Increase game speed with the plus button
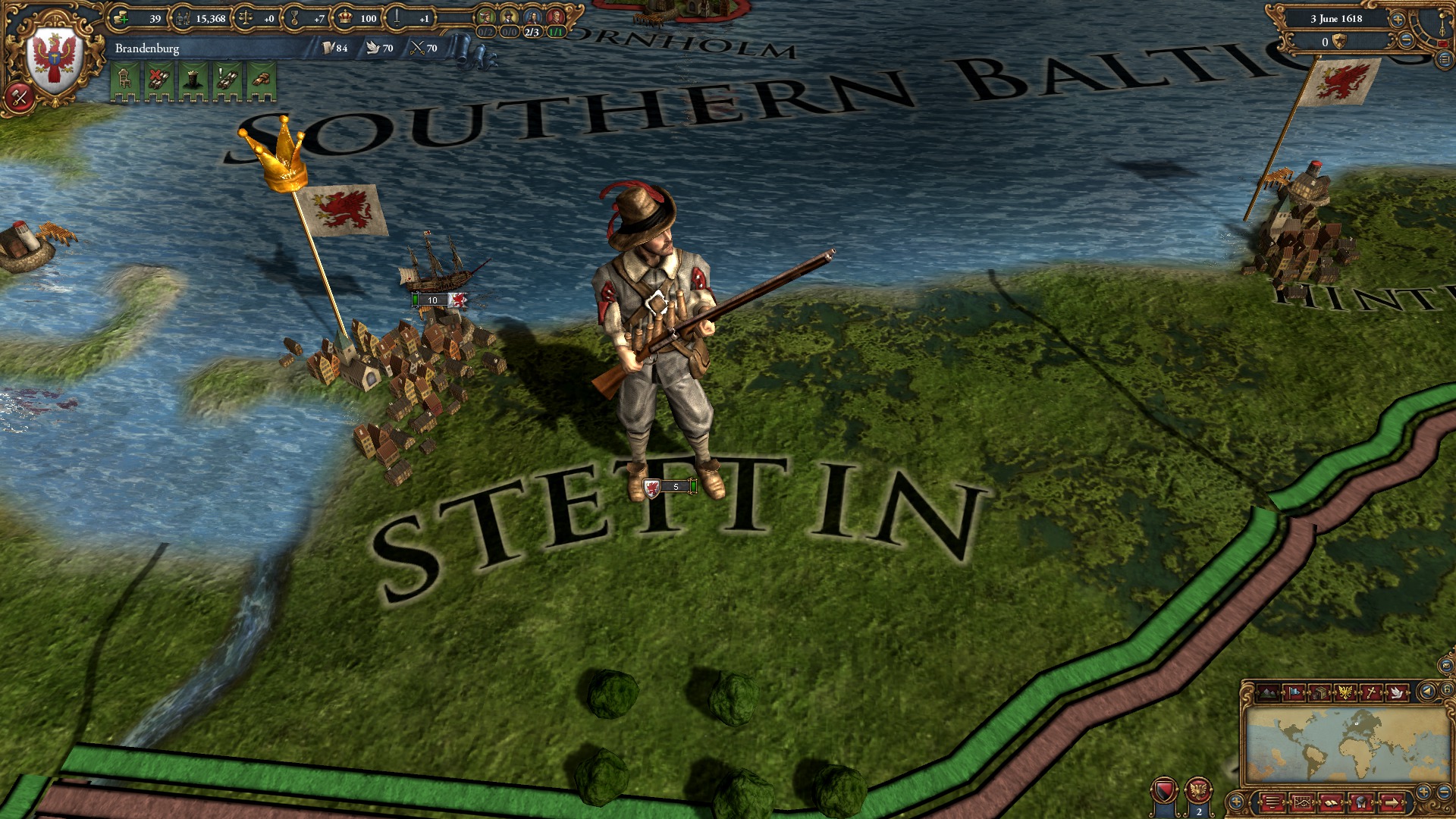This screenshot has width=1456, height=819. (x=1398, y=20)
